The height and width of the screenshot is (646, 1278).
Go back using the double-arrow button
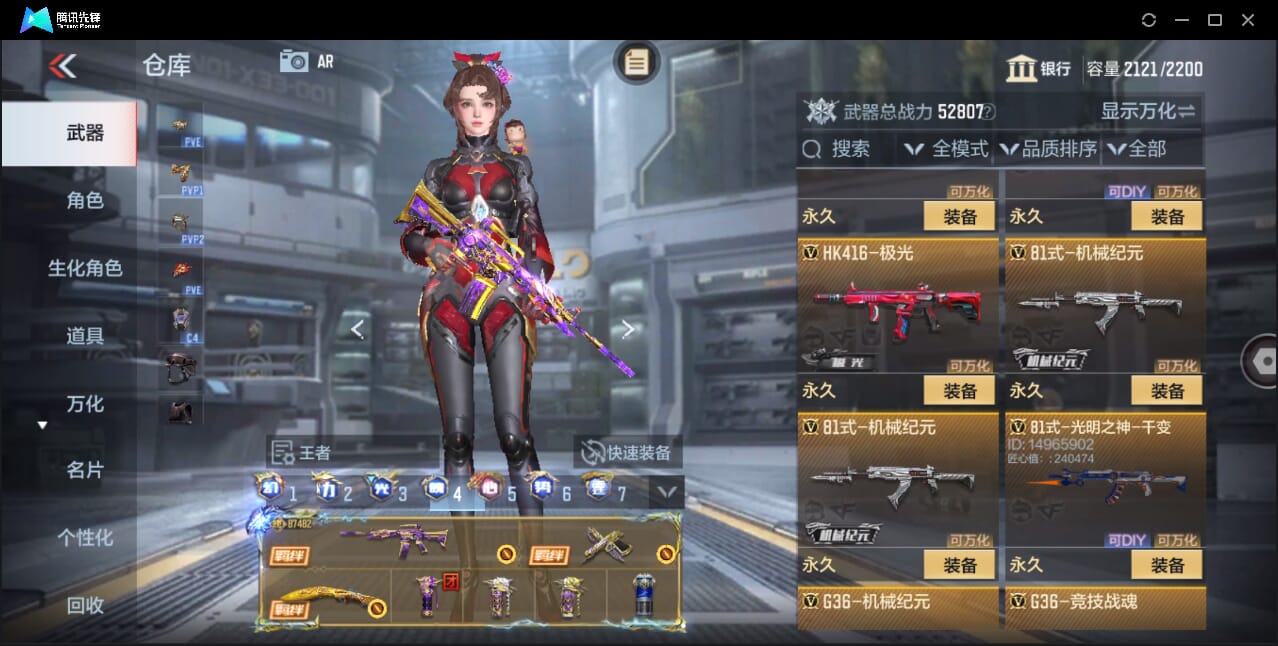coord(62,66)
